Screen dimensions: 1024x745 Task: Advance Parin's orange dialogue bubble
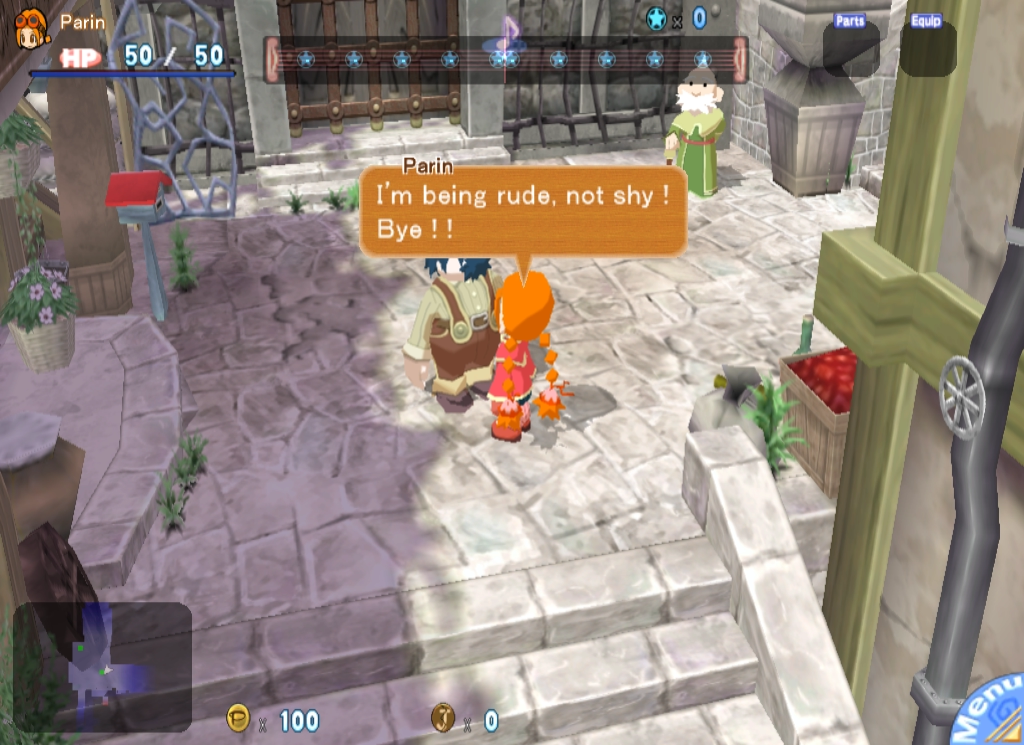(522, 211)
